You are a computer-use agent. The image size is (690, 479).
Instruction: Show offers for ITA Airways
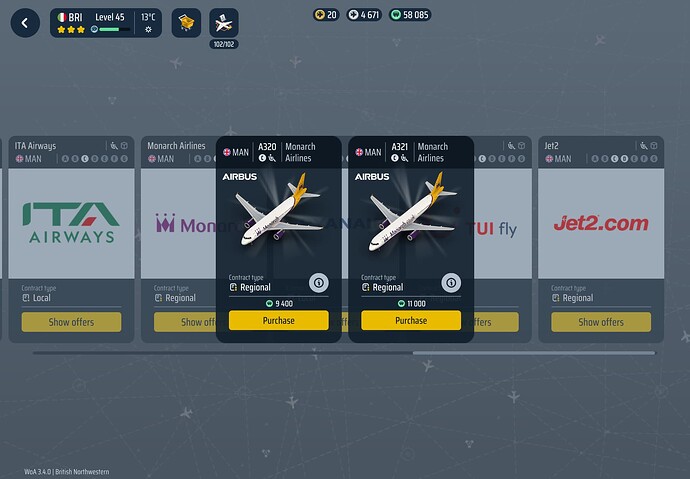(71, 322)
